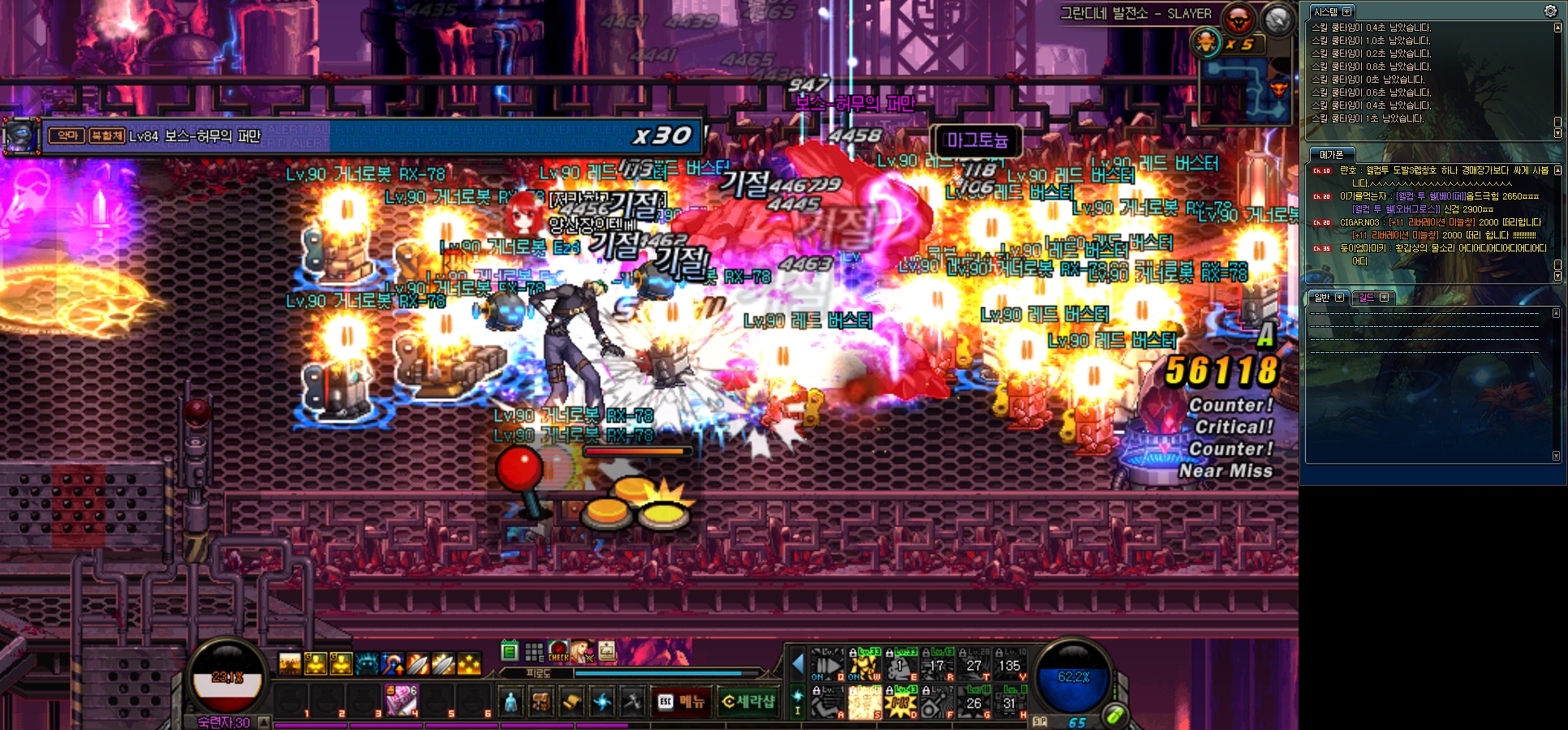Click the dungeon room minimap
1568x730 pixels.
(x=1243, y=91)
